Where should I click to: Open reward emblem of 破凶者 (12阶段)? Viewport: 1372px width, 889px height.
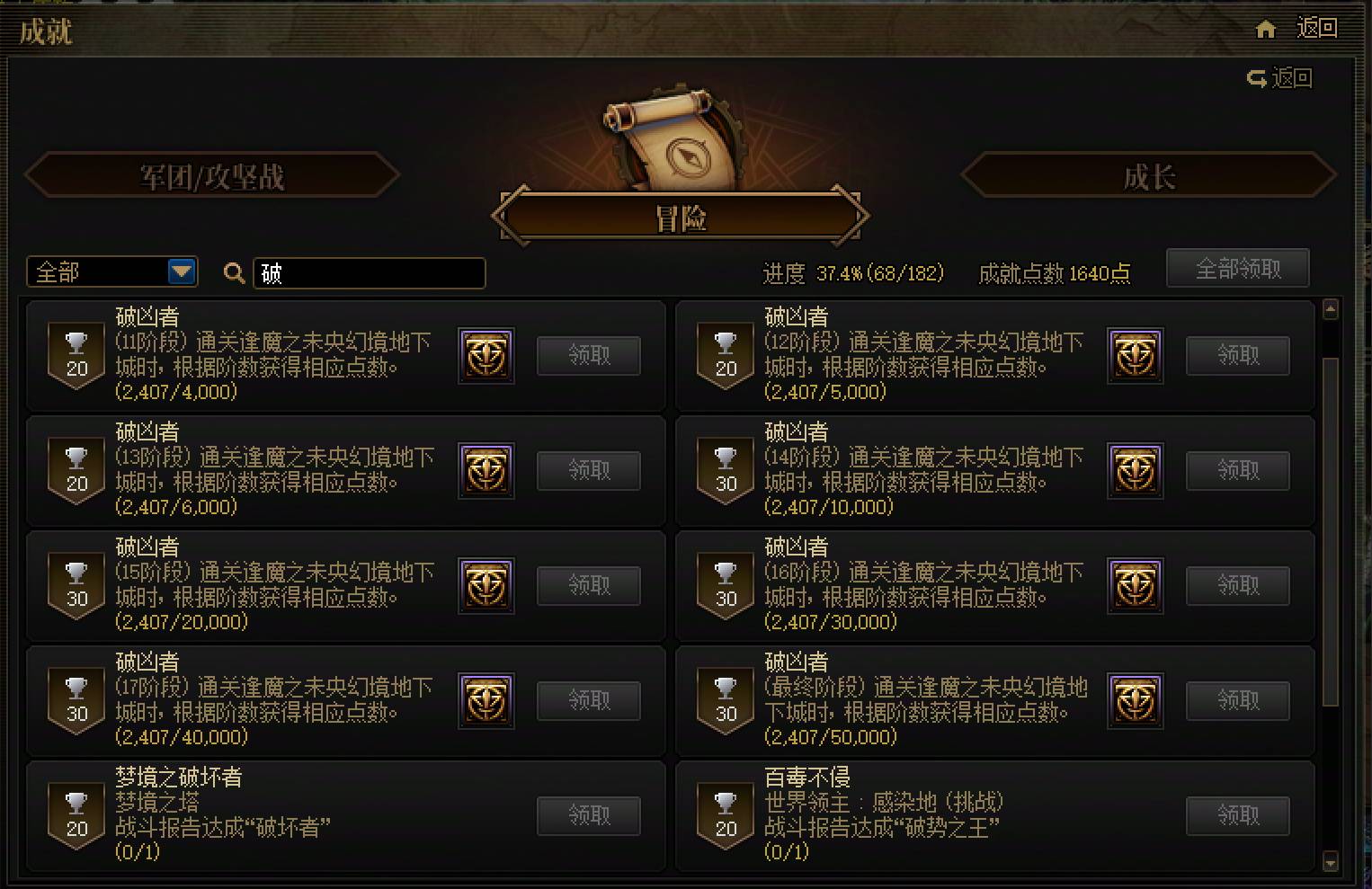pyautogui.click(x=1135, y=356)
